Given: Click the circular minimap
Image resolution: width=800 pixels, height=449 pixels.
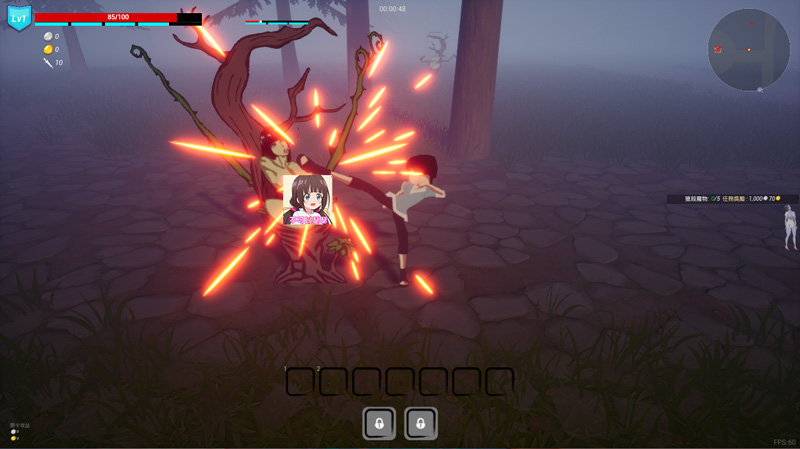Looking at the screenshot, I should [x=748, y=50].
